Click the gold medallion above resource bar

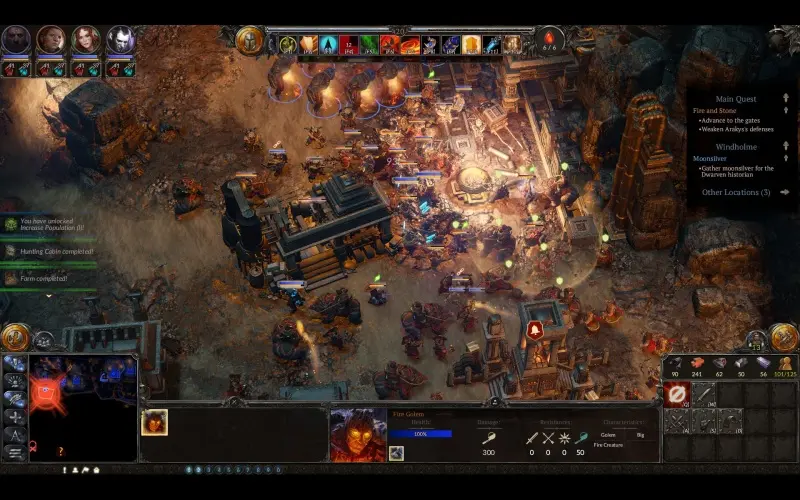784,338
